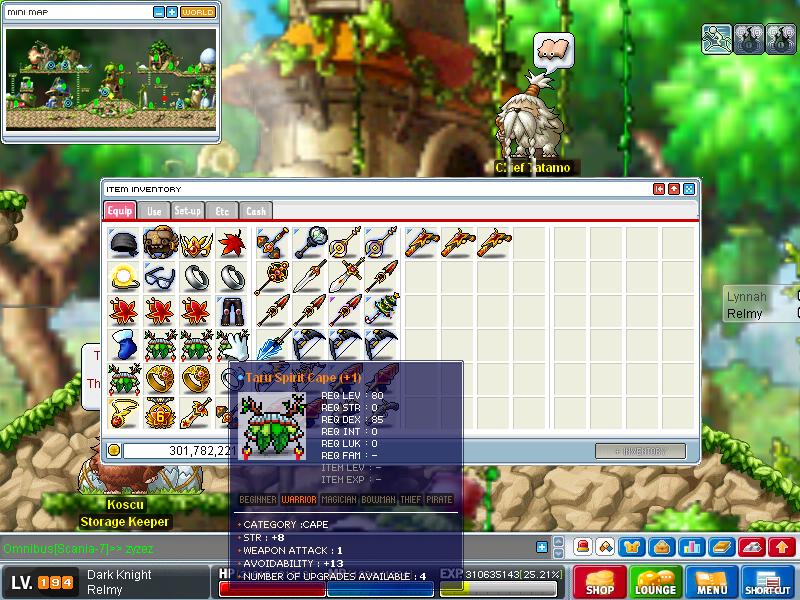Select the blue goggles item slot
Viewport: 800px width, 600px height.
160,277
